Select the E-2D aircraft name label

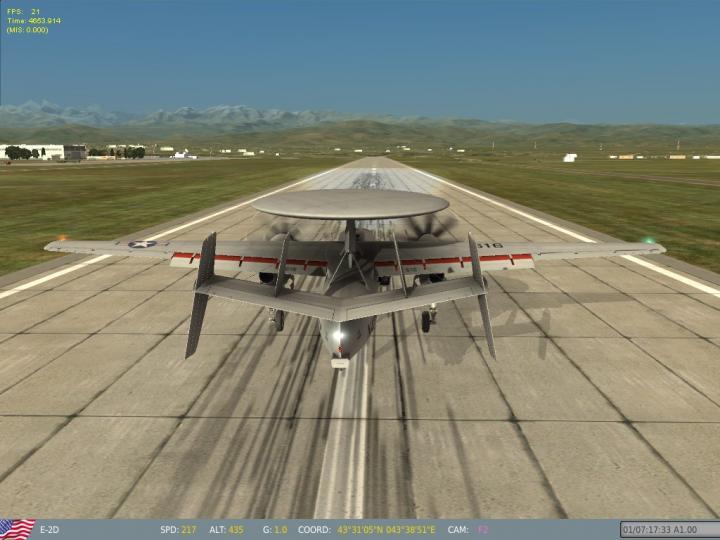coord(49,529)
